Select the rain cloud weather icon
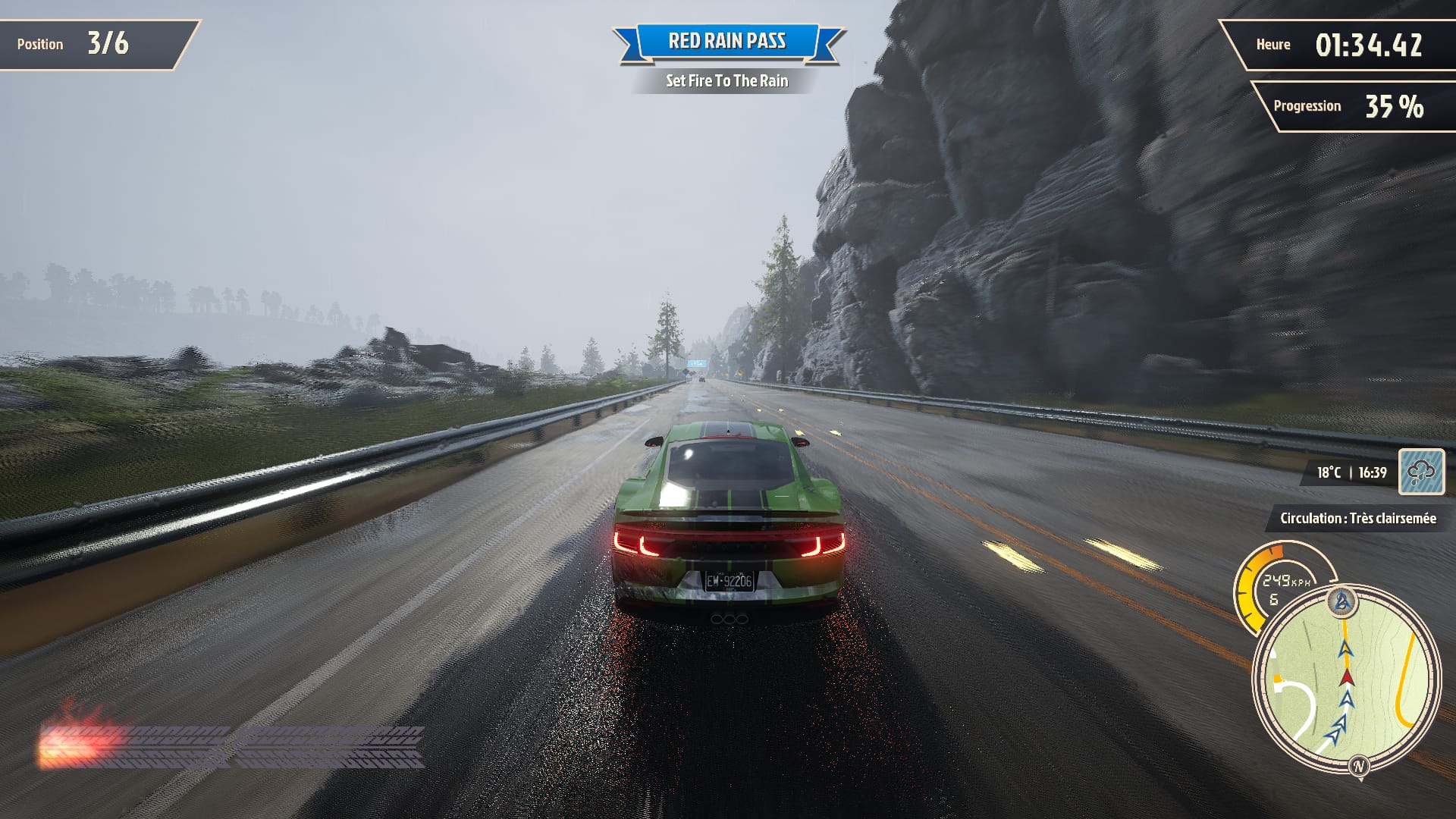Screen dimensions: 1456x819 [x=1421, y=472]
